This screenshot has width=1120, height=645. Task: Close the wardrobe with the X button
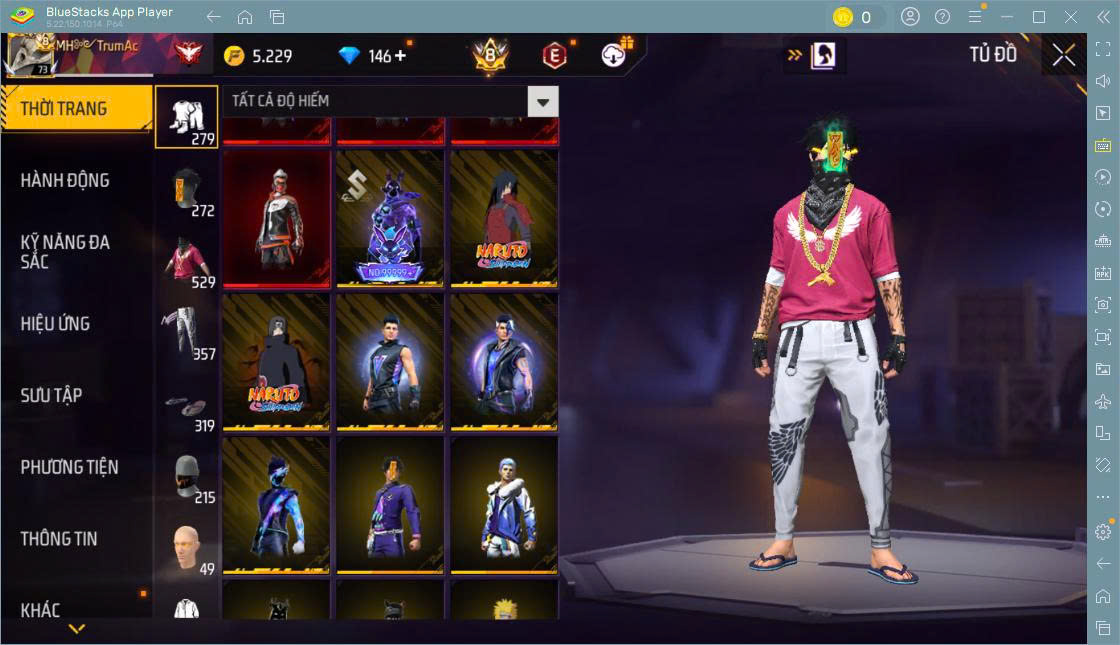tap(1063, 55)
